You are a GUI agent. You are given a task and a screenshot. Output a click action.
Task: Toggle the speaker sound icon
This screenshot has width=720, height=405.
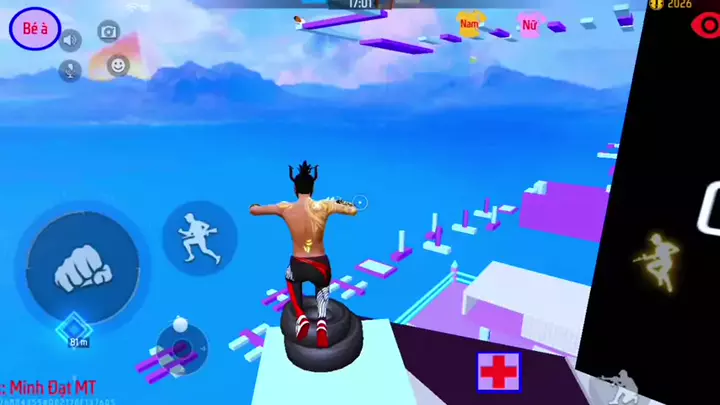[70, 40]
